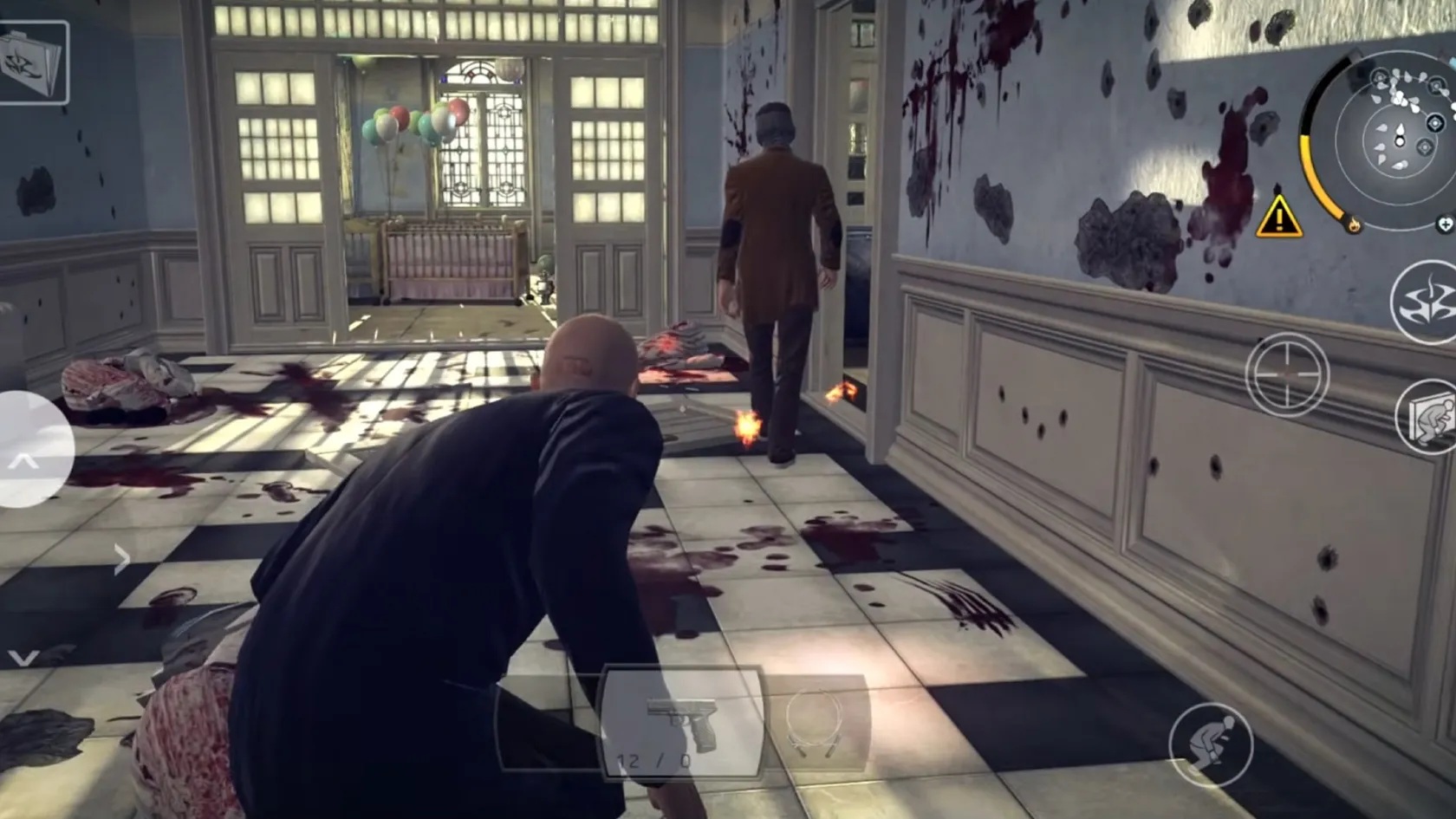Tap the up chevron movement control
Screen dimensions: 1456x819
[x=22, y=459]
